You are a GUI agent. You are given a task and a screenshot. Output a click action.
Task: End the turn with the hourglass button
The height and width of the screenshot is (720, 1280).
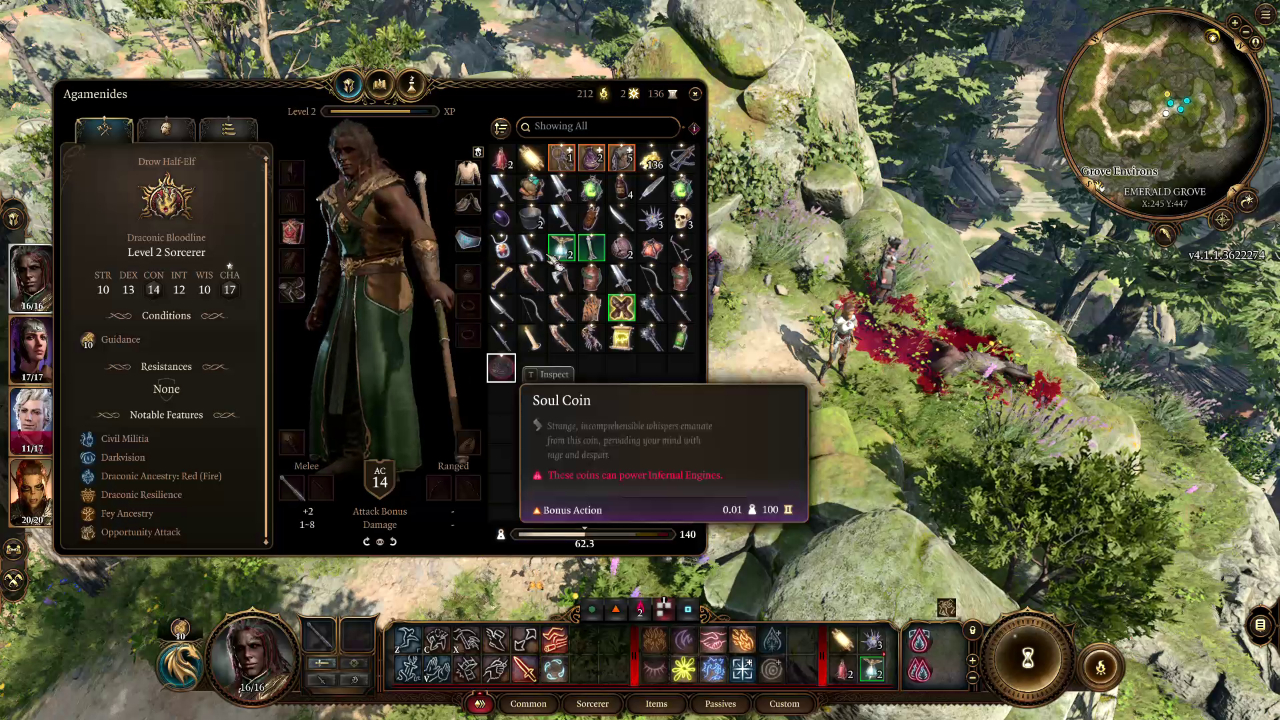tap(1028, 657)
